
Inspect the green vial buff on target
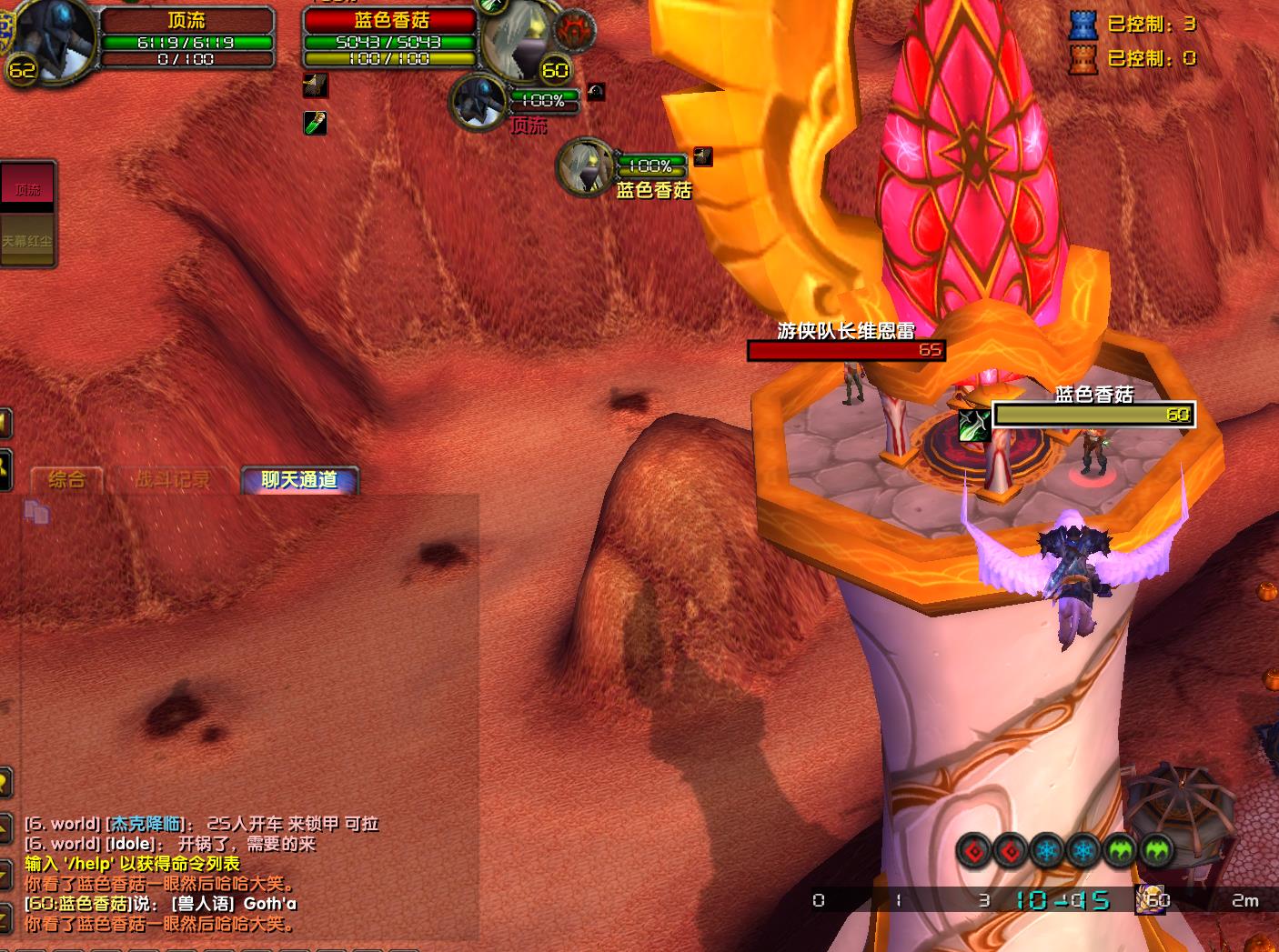[315, 123]
